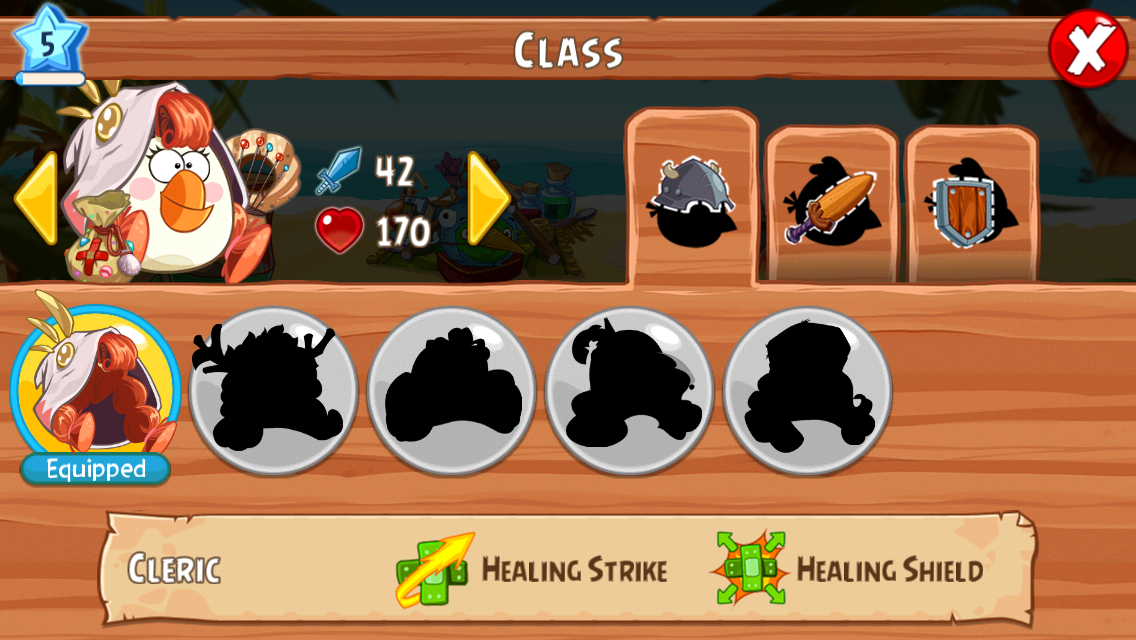Switch to previous bird with left arrow
Viewport: 1136px width, 640px height.
(x=34, y=198)
